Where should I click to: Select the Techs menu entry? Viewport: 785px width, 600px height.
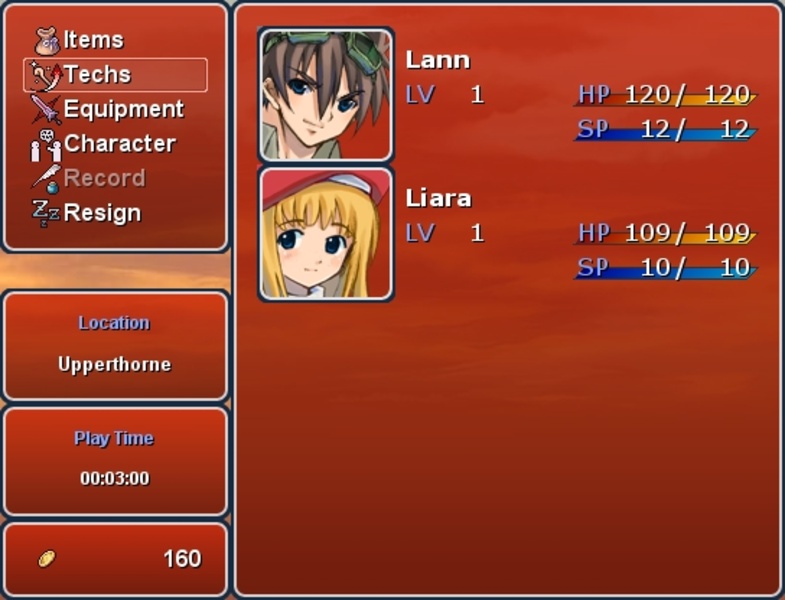pyautogui.click(x=97, y=74)
